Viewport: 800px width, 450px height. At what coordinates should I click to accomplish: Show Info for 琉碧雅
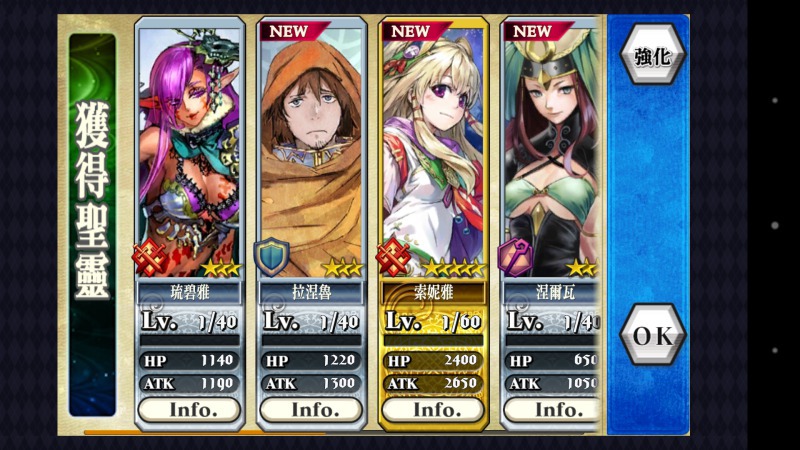[x=189, y=409]
